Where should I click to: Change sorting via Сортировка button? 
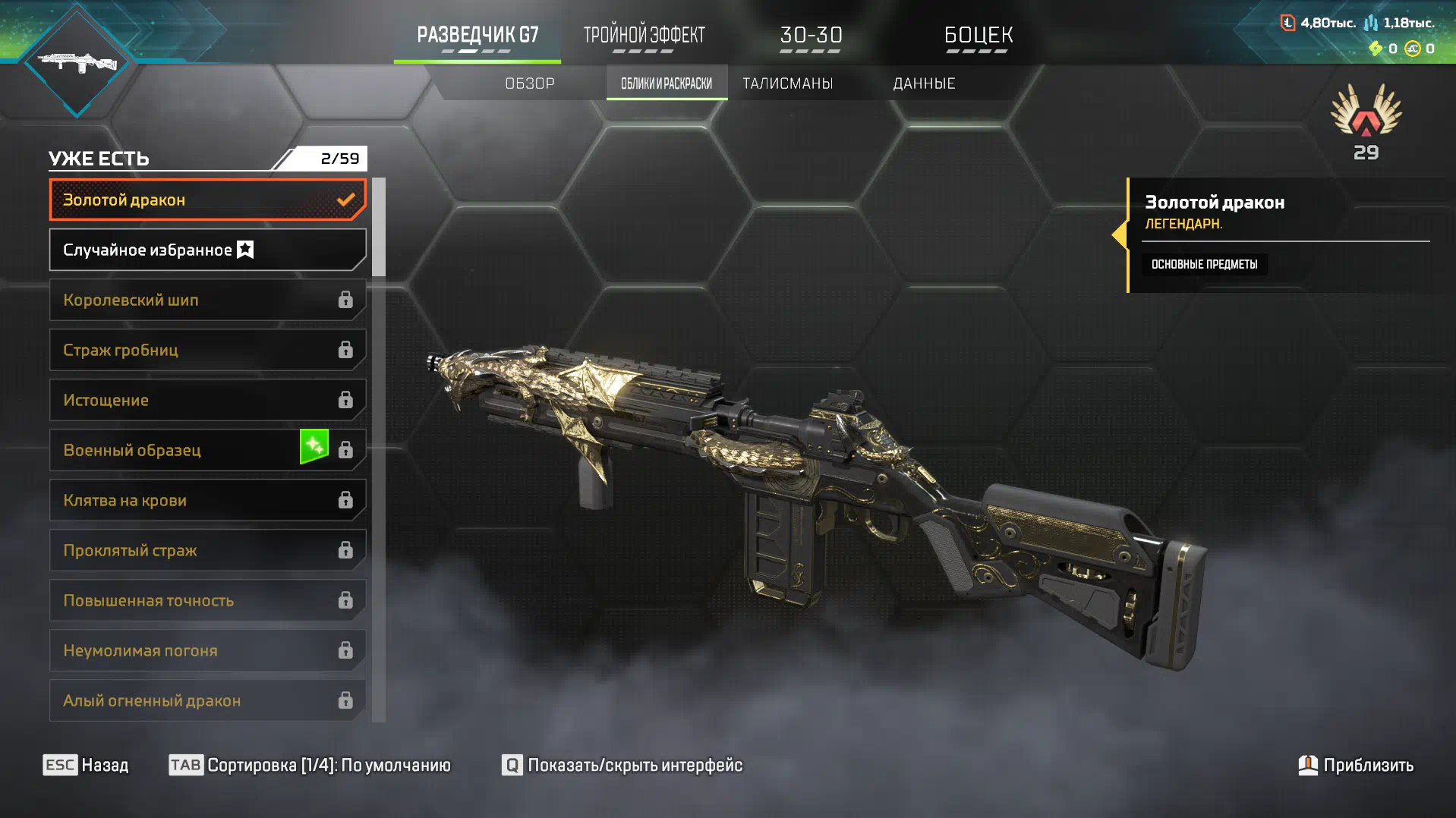tap(310, 765)
